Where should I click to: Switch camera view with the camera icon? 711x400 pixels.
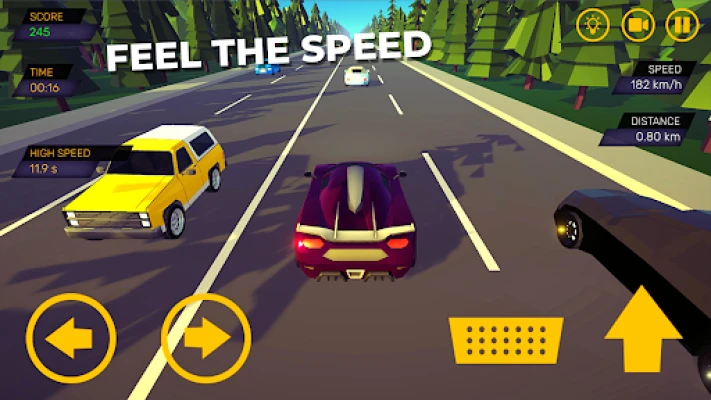[x=638, y=24]
